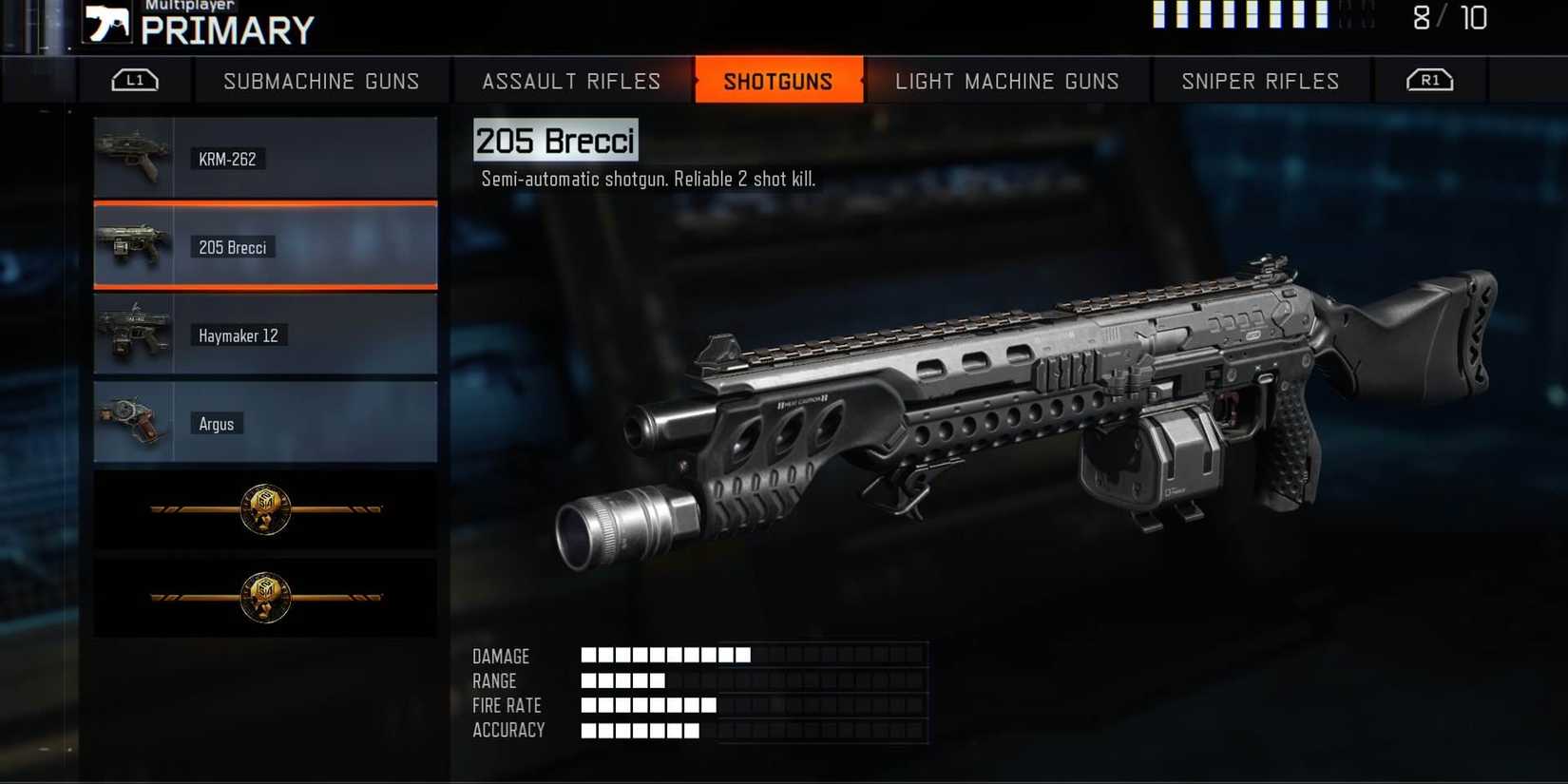Go to the Sniper Rifles tab
Screen dimensions: 1568x784
point(1260,81)
